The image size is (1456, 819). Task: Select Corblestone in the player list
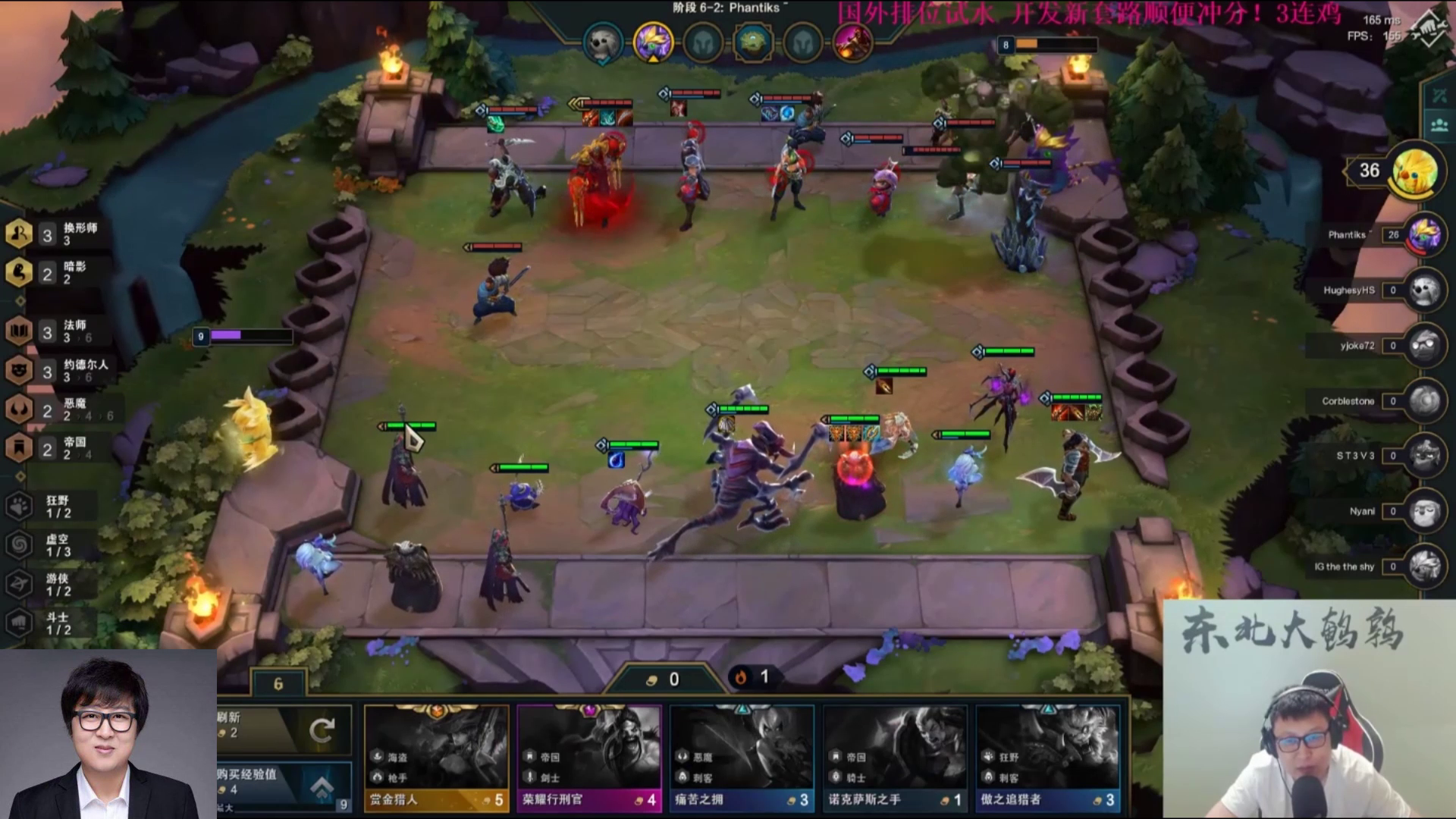(x=1424, y=401)
